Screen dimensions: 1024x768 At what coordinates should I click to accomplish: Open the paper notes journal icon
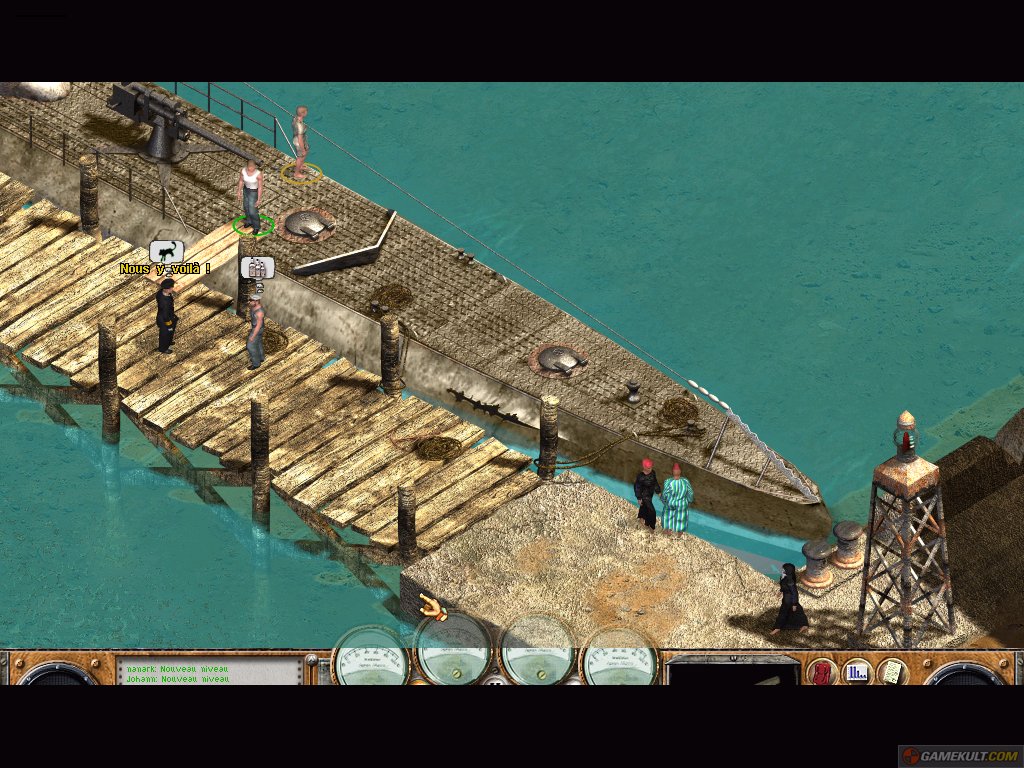click(x=891, y=672)
